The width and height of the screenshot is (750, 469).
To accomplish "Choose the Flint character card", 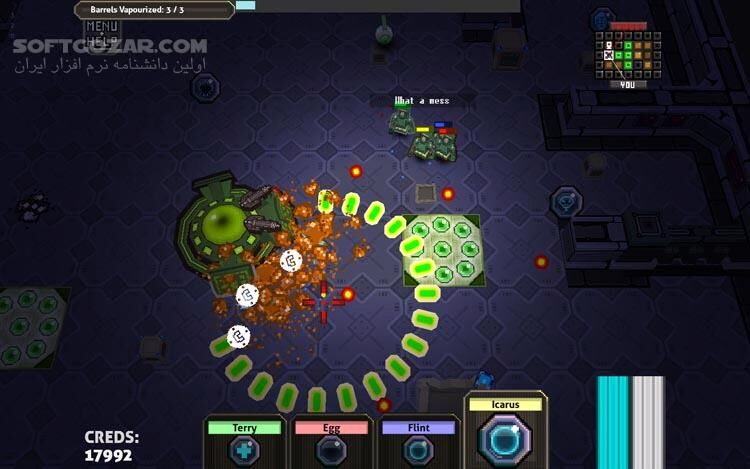I will pos(418,443).
